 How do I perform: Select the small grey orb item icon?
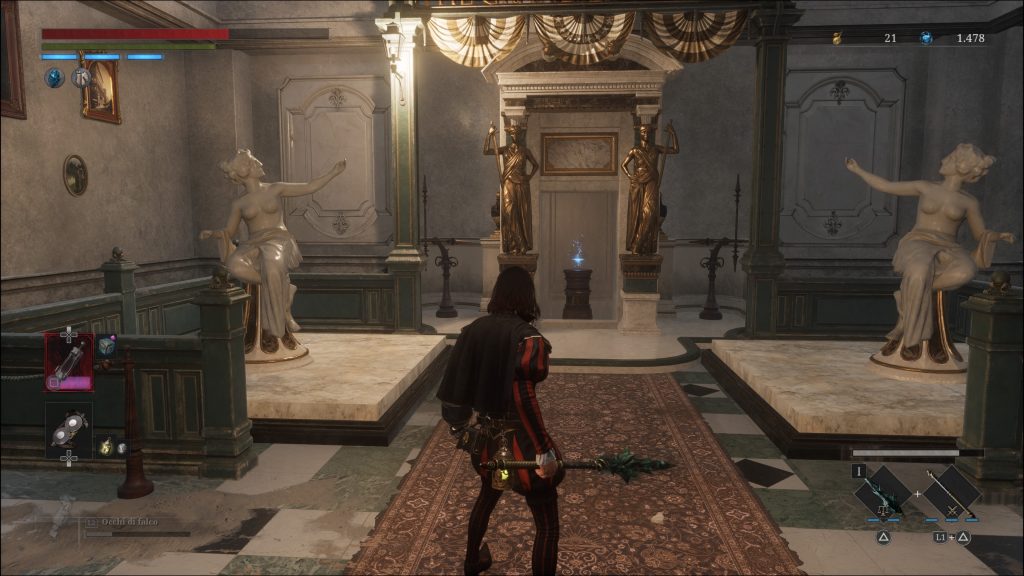(121, 447)
